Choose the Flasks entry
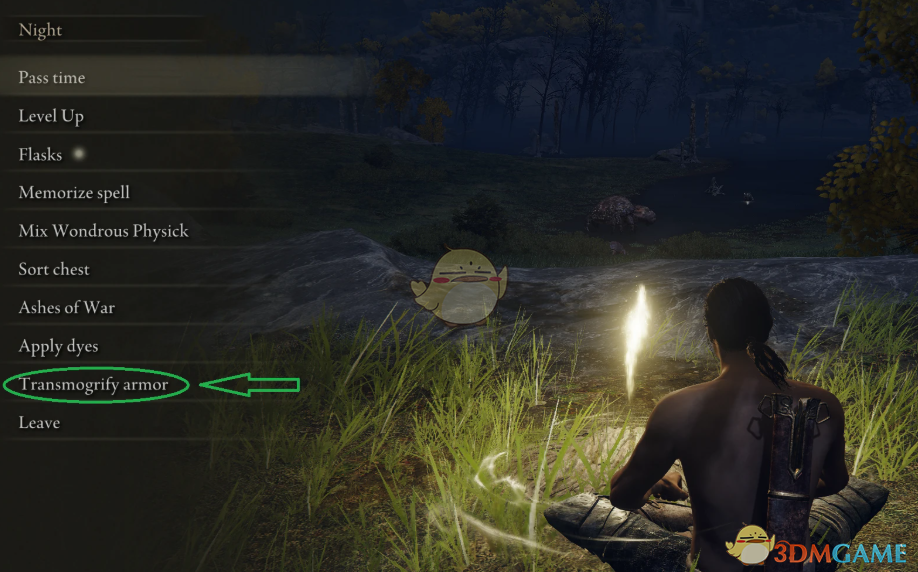 40,155
